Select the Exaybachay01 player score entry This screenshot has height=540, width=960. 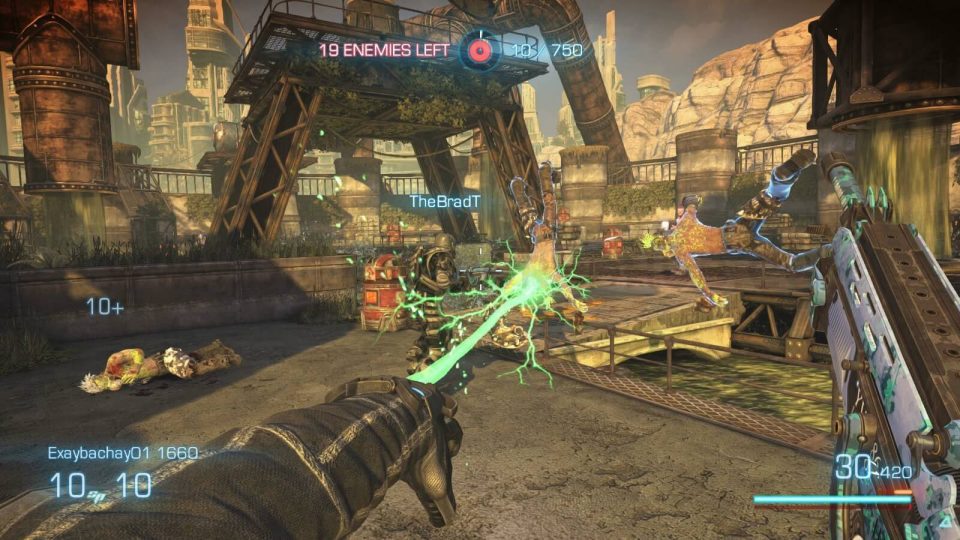tap(122, 453)
